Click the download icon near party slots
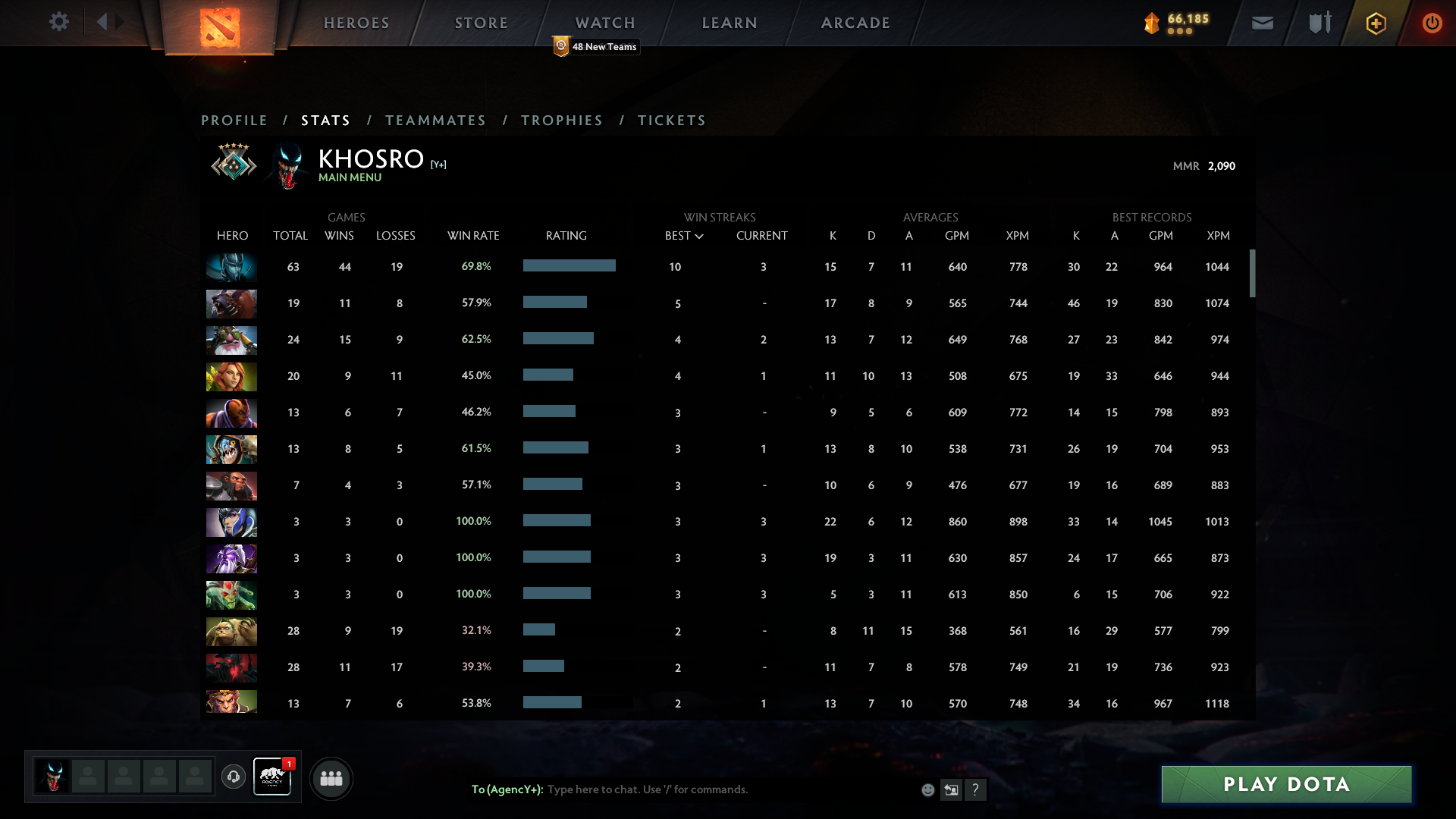This screenshot has width=1456, height=819. click(234, 775)
